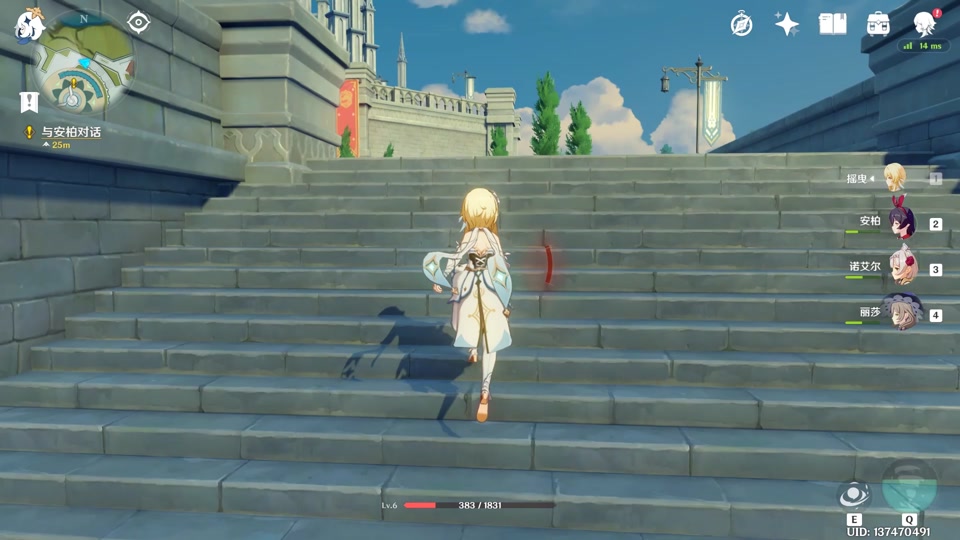This screenshot has width=960, height=540.
Task: Select party member 摇曳
Action: click(893, 179)
